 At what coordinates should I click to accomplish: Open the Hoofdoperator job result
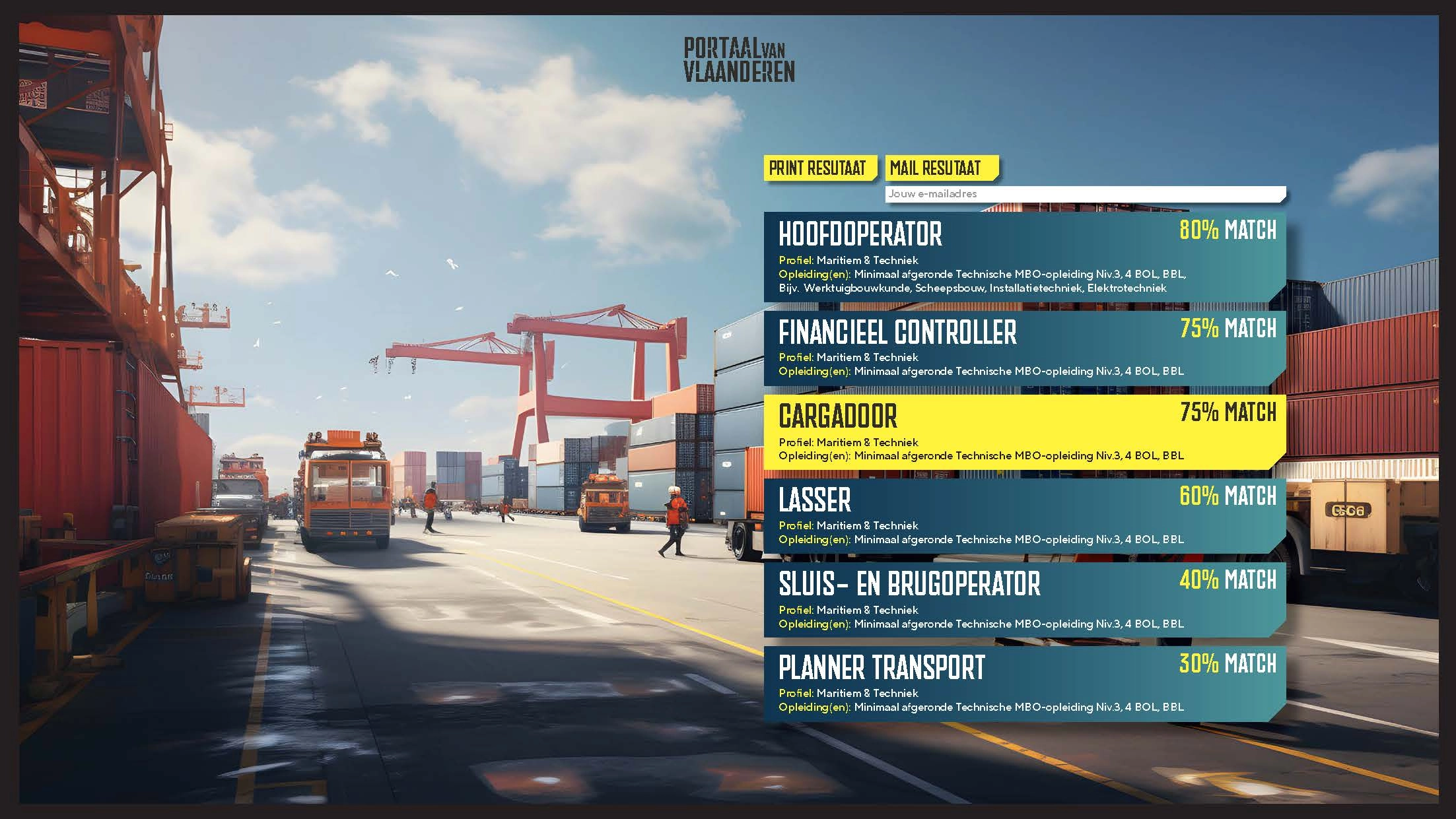pos(1023,257)
